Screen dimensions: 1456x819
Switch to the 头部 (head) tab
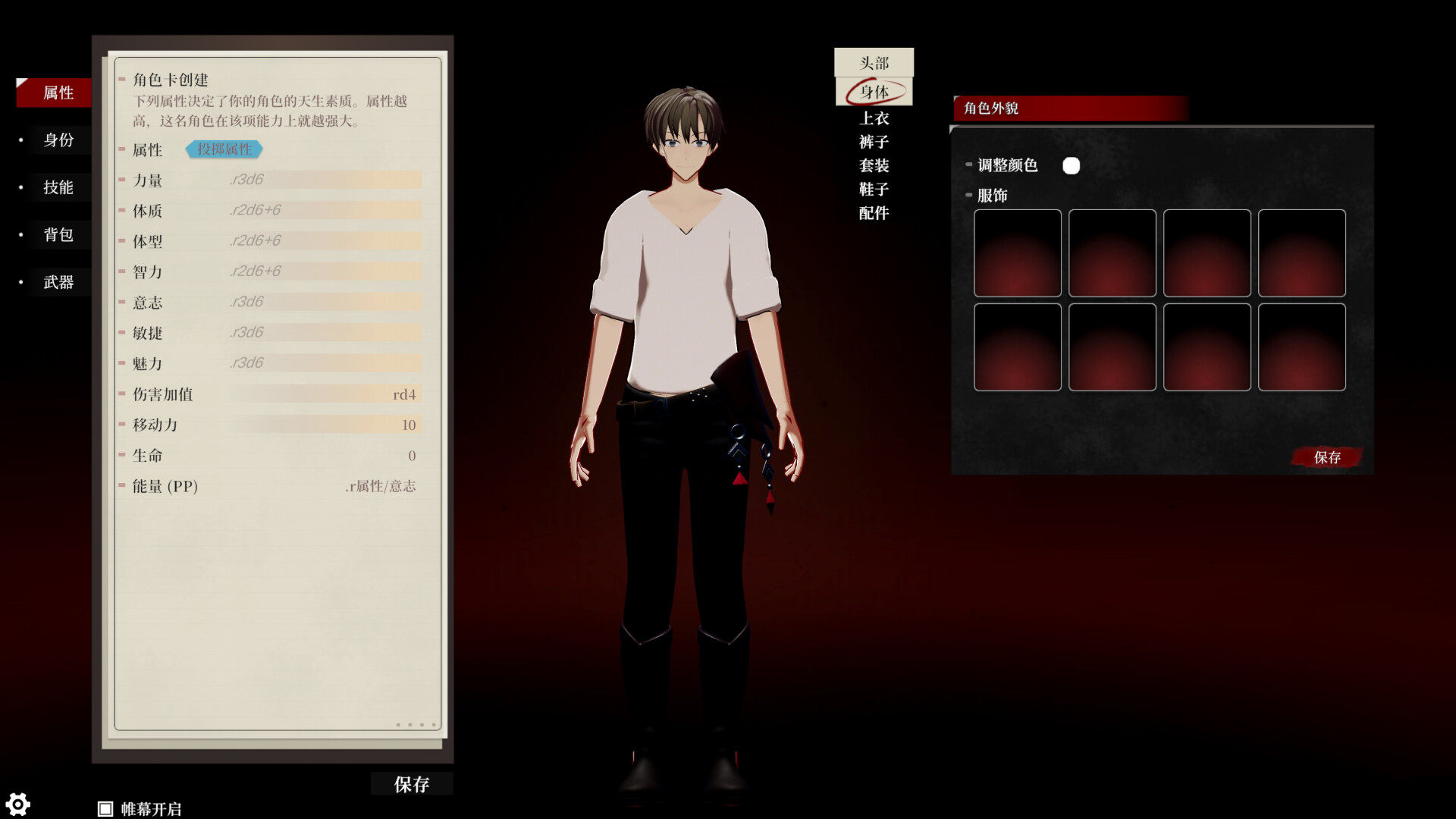(x=874, y=64)
